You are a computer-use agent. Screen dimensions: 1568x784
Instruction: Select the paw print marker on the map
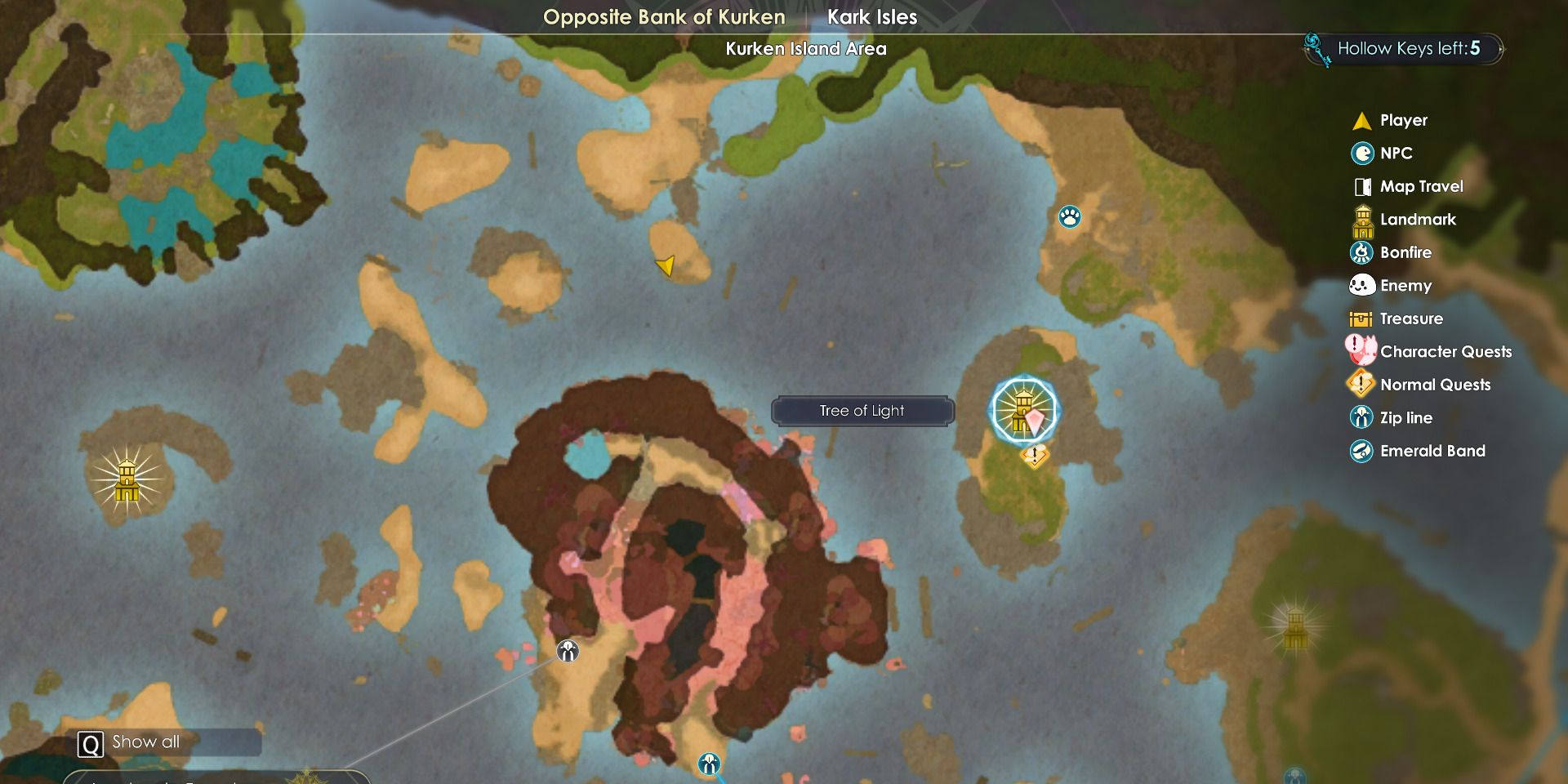[1069, 216]
